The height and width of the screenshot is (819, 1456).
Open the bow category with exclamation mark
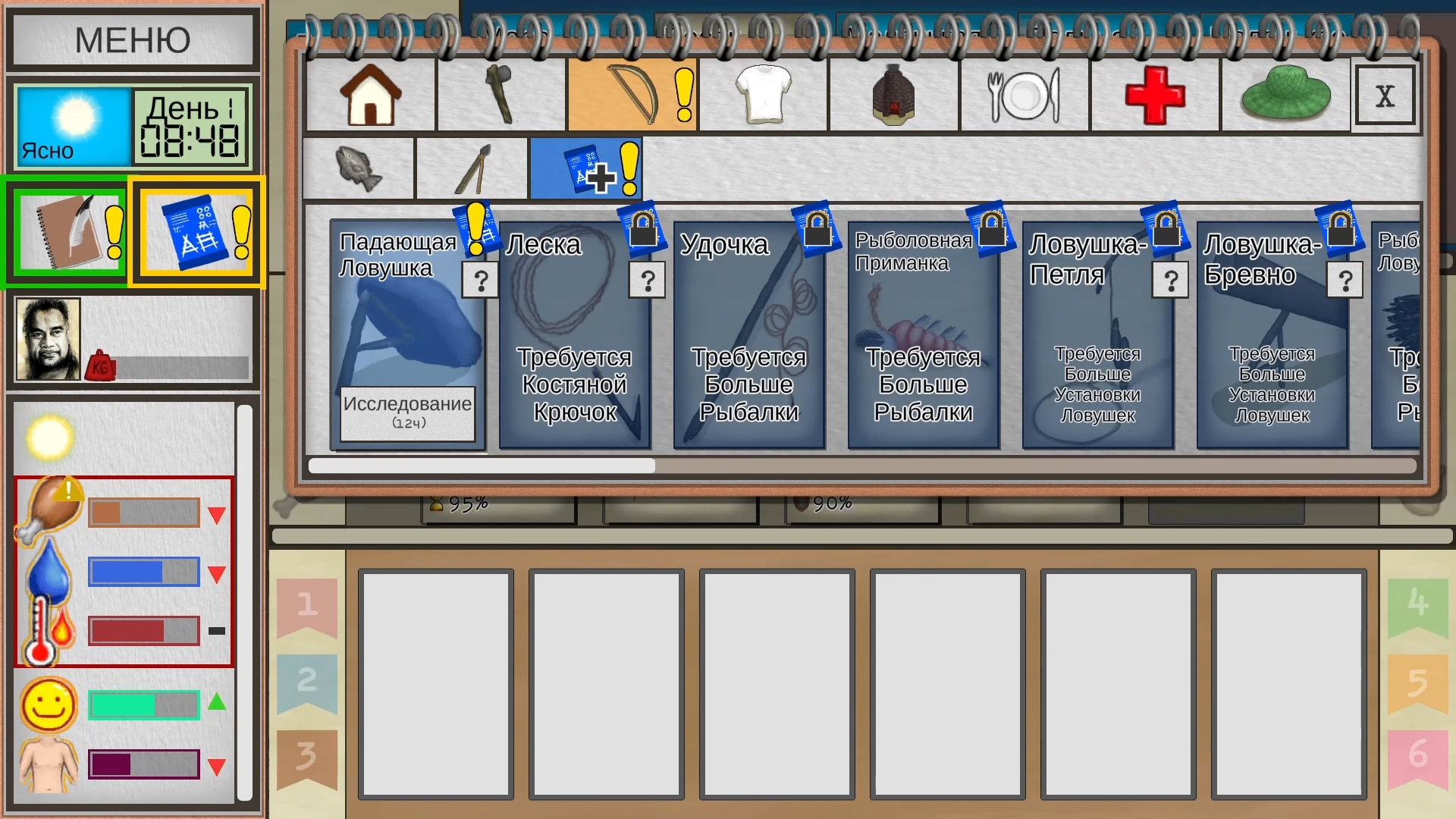(x=632, y=93)
